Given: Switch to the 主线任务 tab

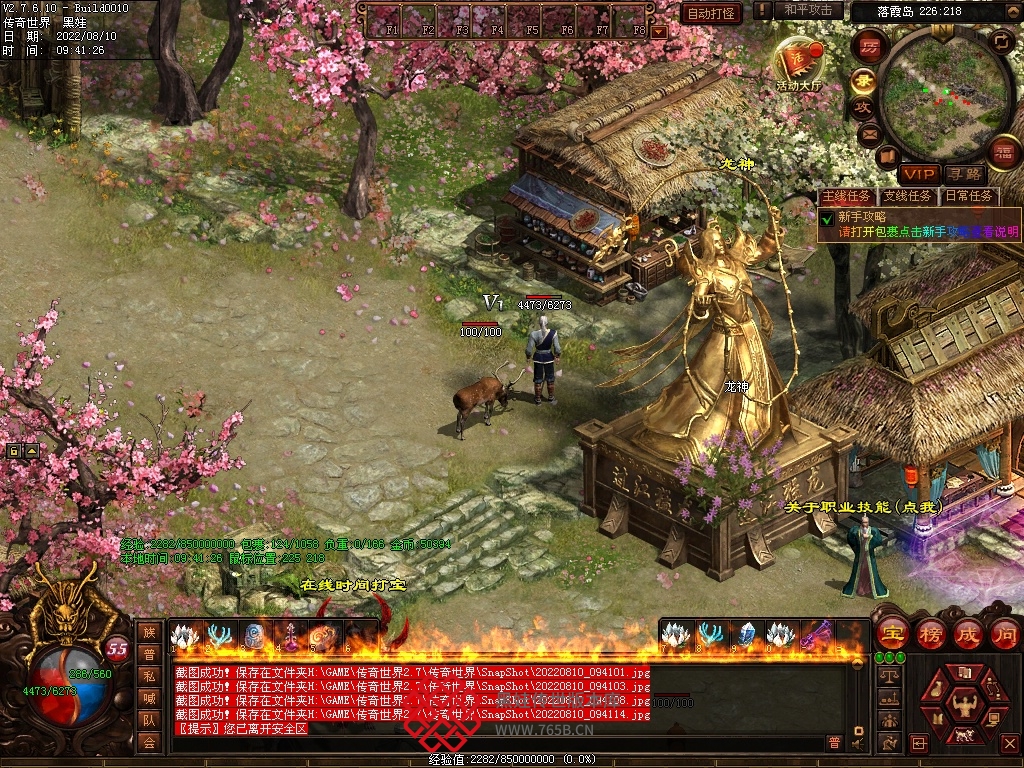Looking at the screenshot, I should (846, 196).
